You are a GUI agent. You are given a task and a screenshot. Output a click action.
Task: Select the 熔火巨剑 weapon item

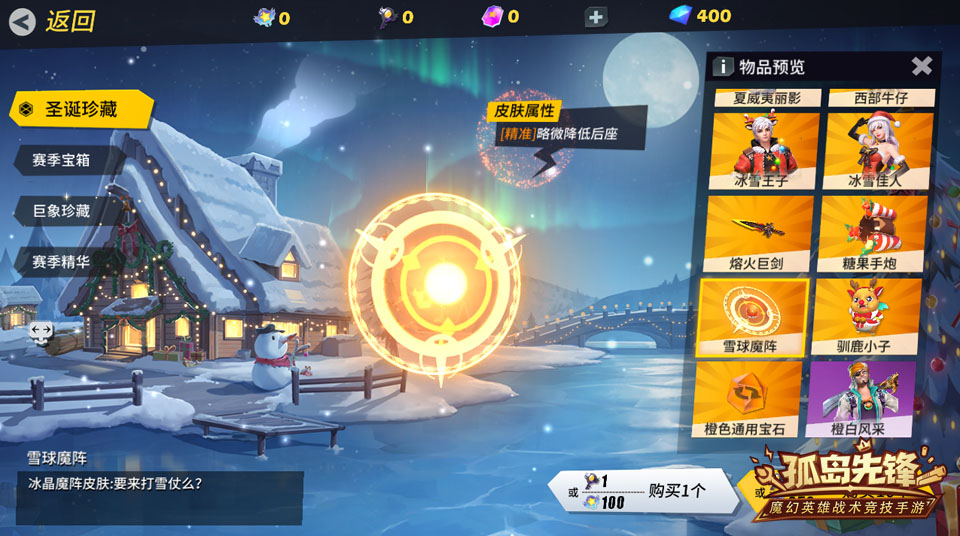pyautogui.click(x=759, y=233)
